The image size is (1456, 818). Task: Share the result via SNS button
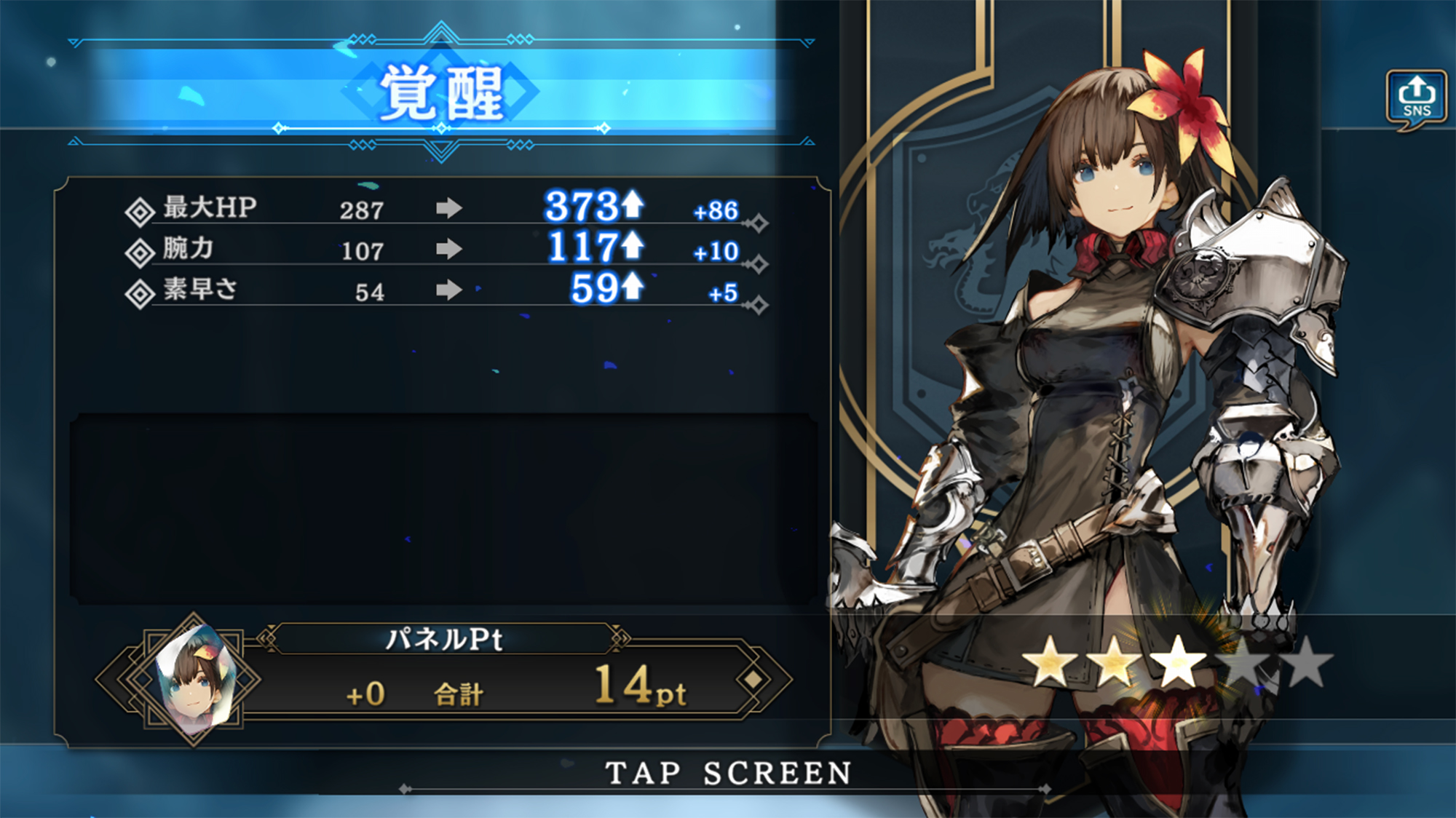coord(1416,98)
